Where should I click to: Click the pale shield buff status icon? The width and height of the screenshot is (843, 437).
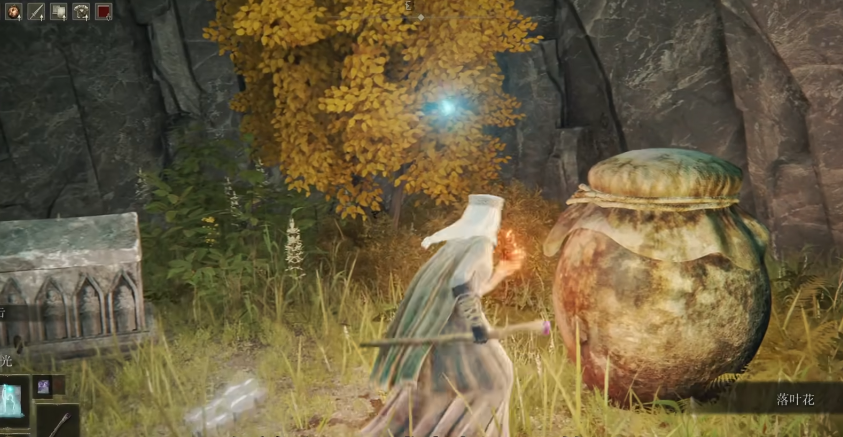59,12
